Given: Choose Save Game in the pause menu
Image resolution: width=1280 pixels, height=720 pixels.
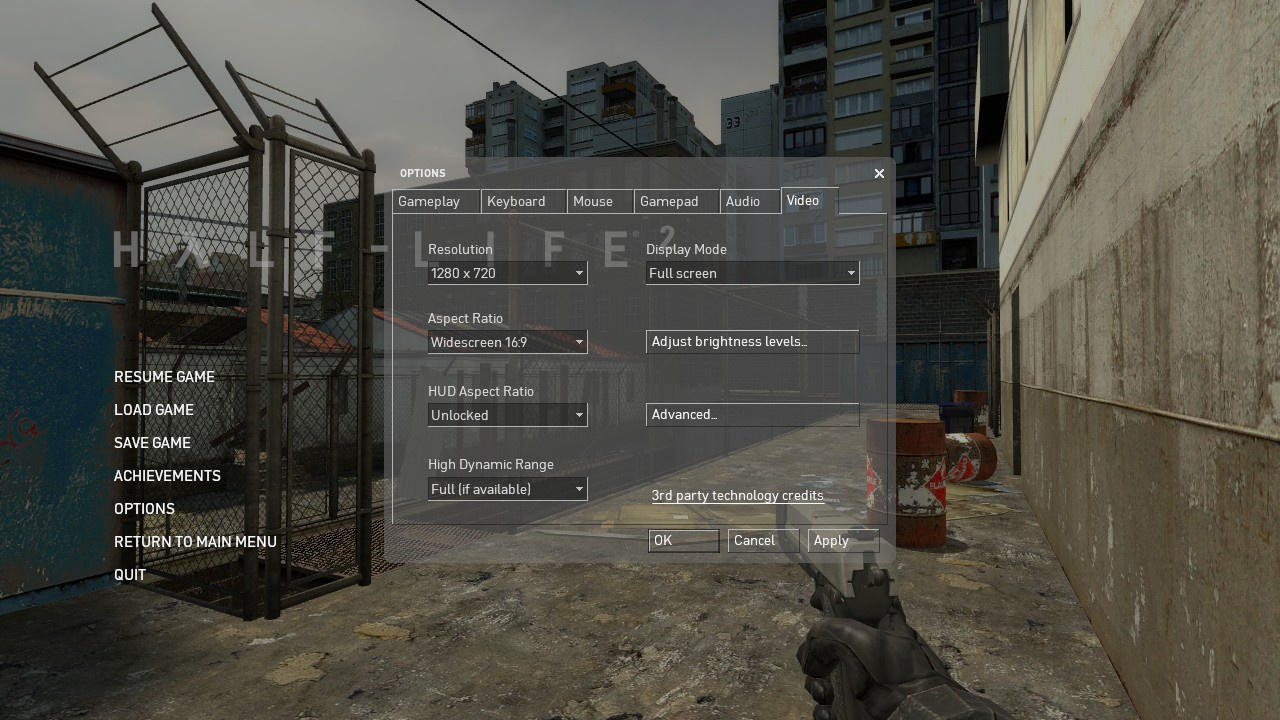Looking at the screenshot, I should pyautogui.click(x=152, y=443).
